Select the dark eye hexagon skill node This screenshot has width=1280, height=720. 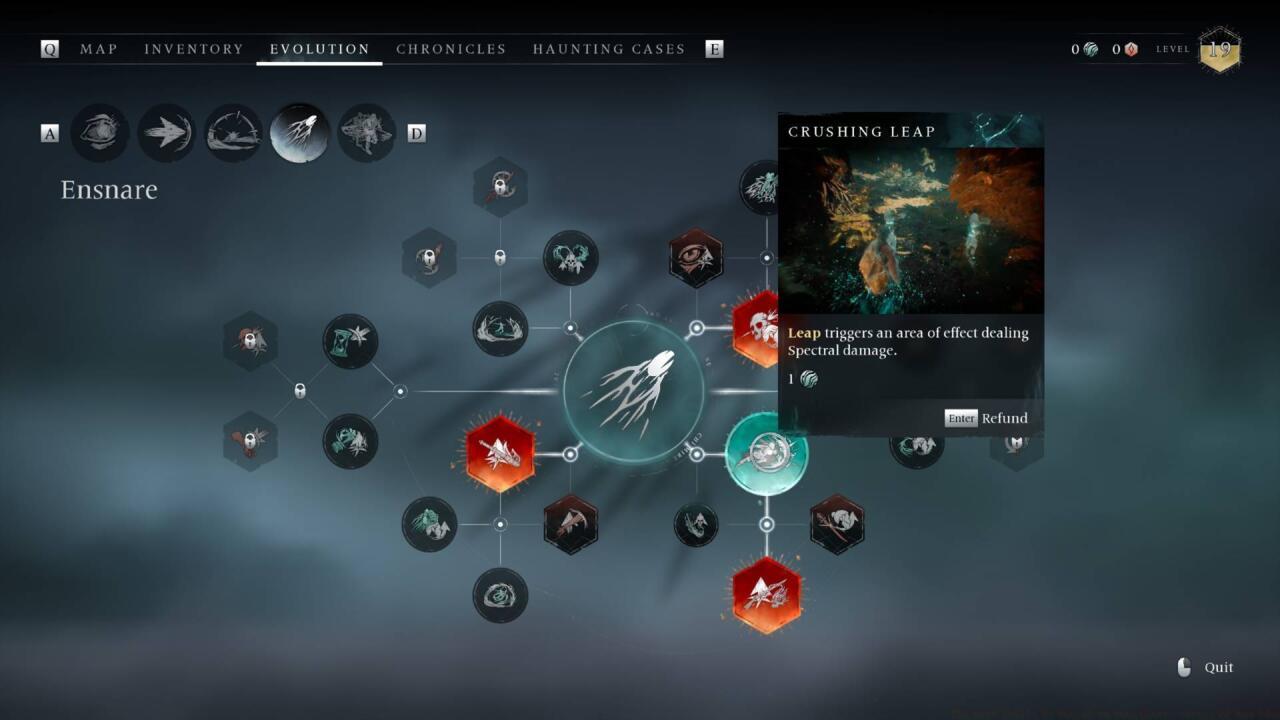pyautogui.click(x=696, y=258)
